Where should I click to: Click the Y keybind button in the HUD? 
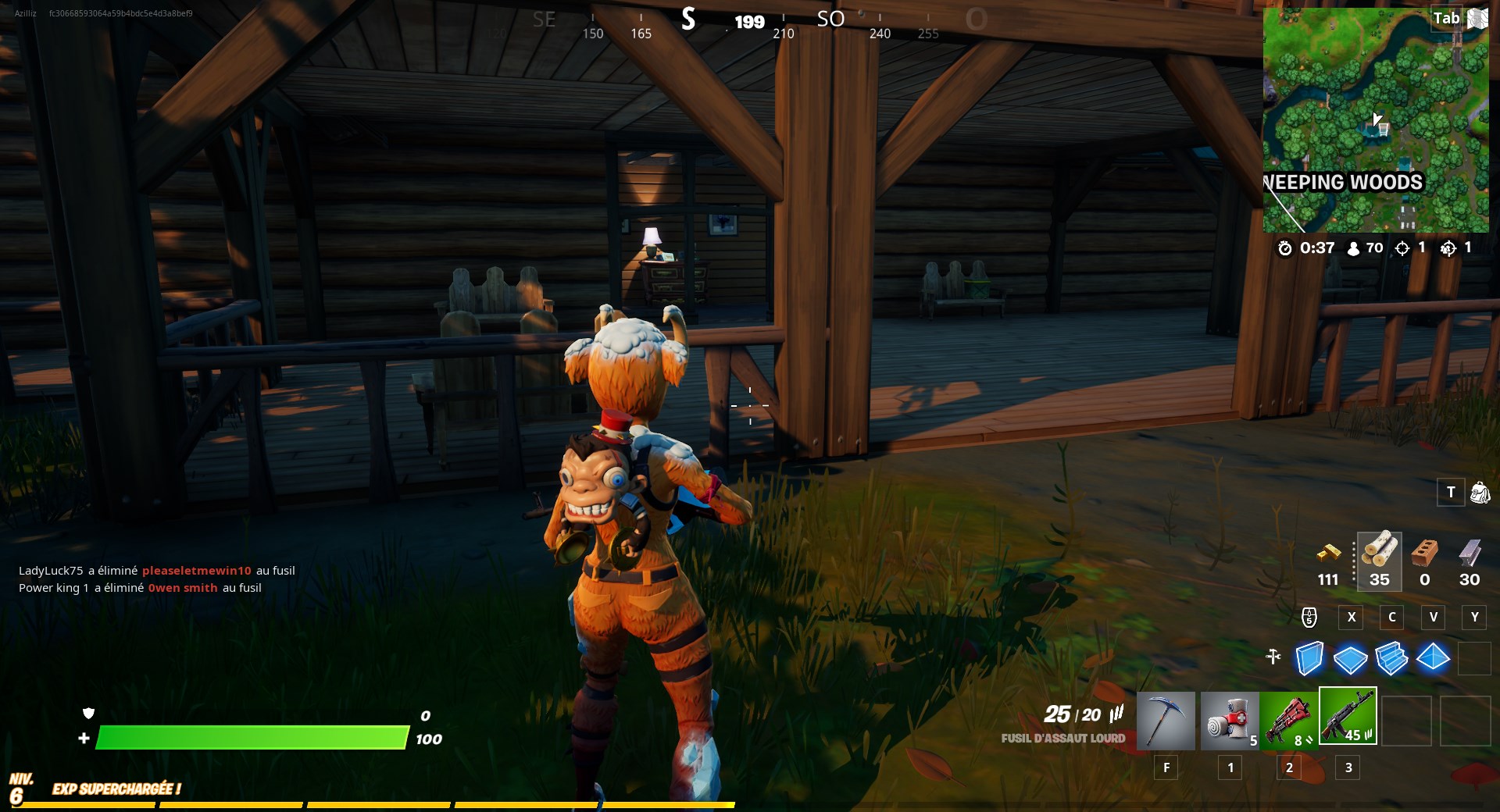[1475, 618]
